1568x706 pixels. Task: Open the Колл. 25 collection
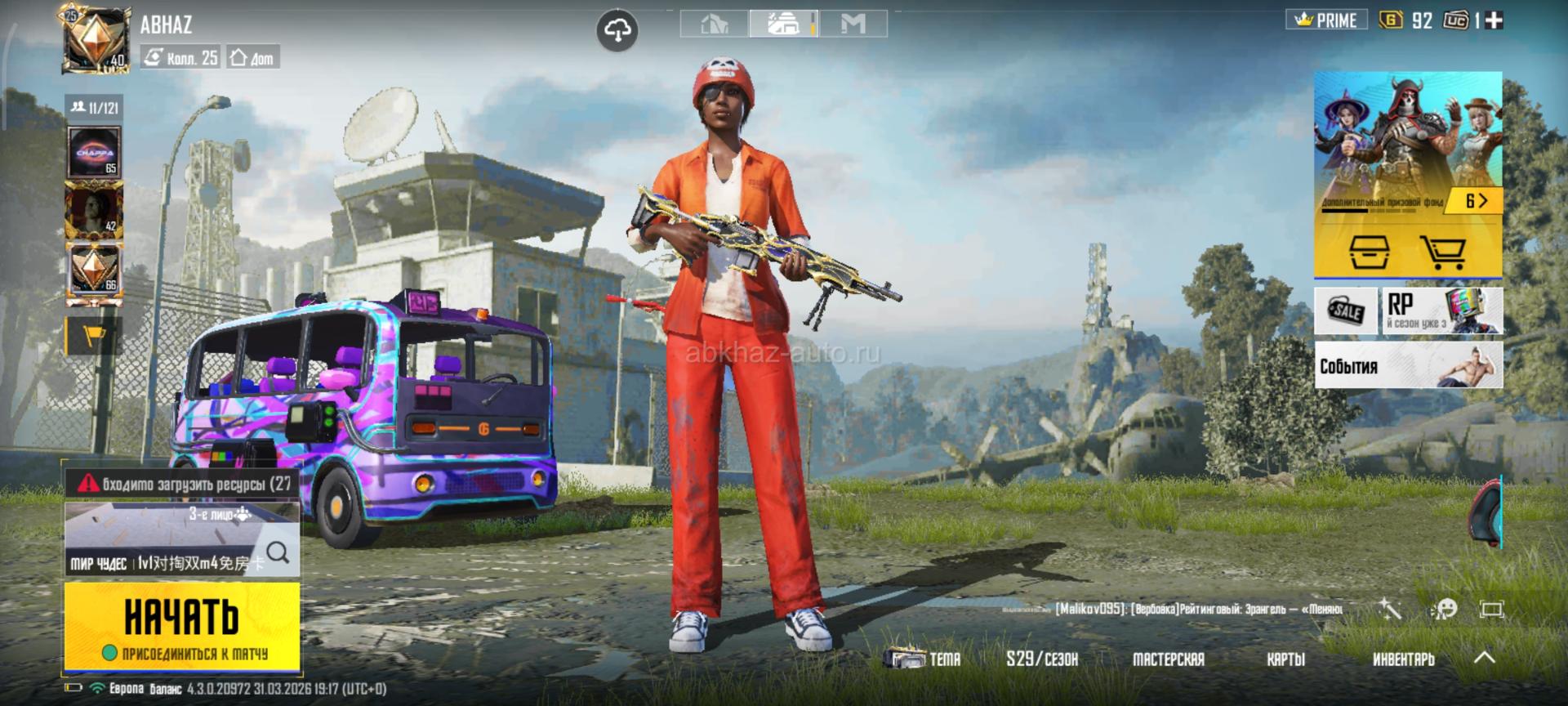click(180, 57)
